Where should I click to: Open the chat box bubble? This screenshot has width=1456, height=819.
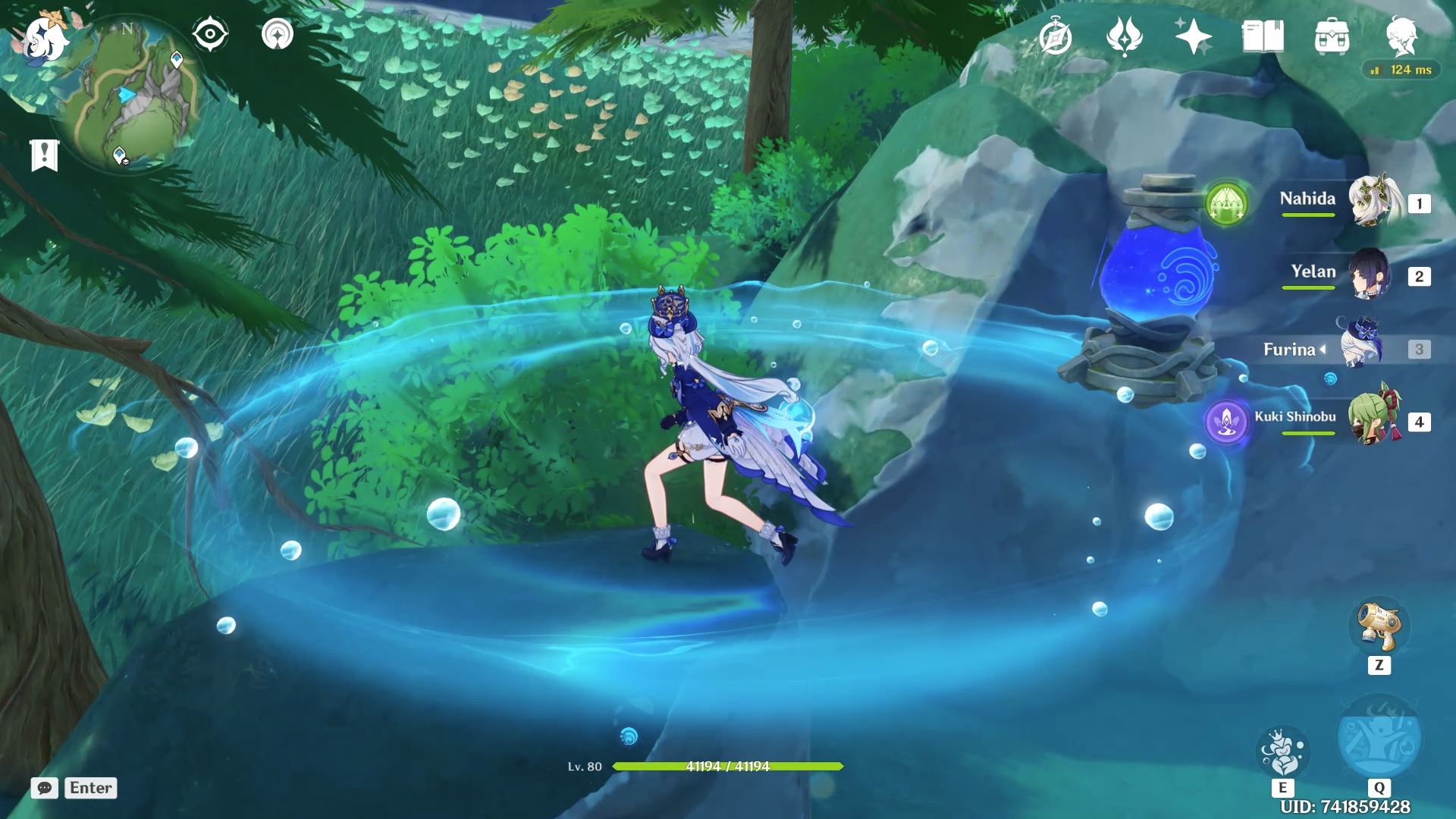[45, 788]
